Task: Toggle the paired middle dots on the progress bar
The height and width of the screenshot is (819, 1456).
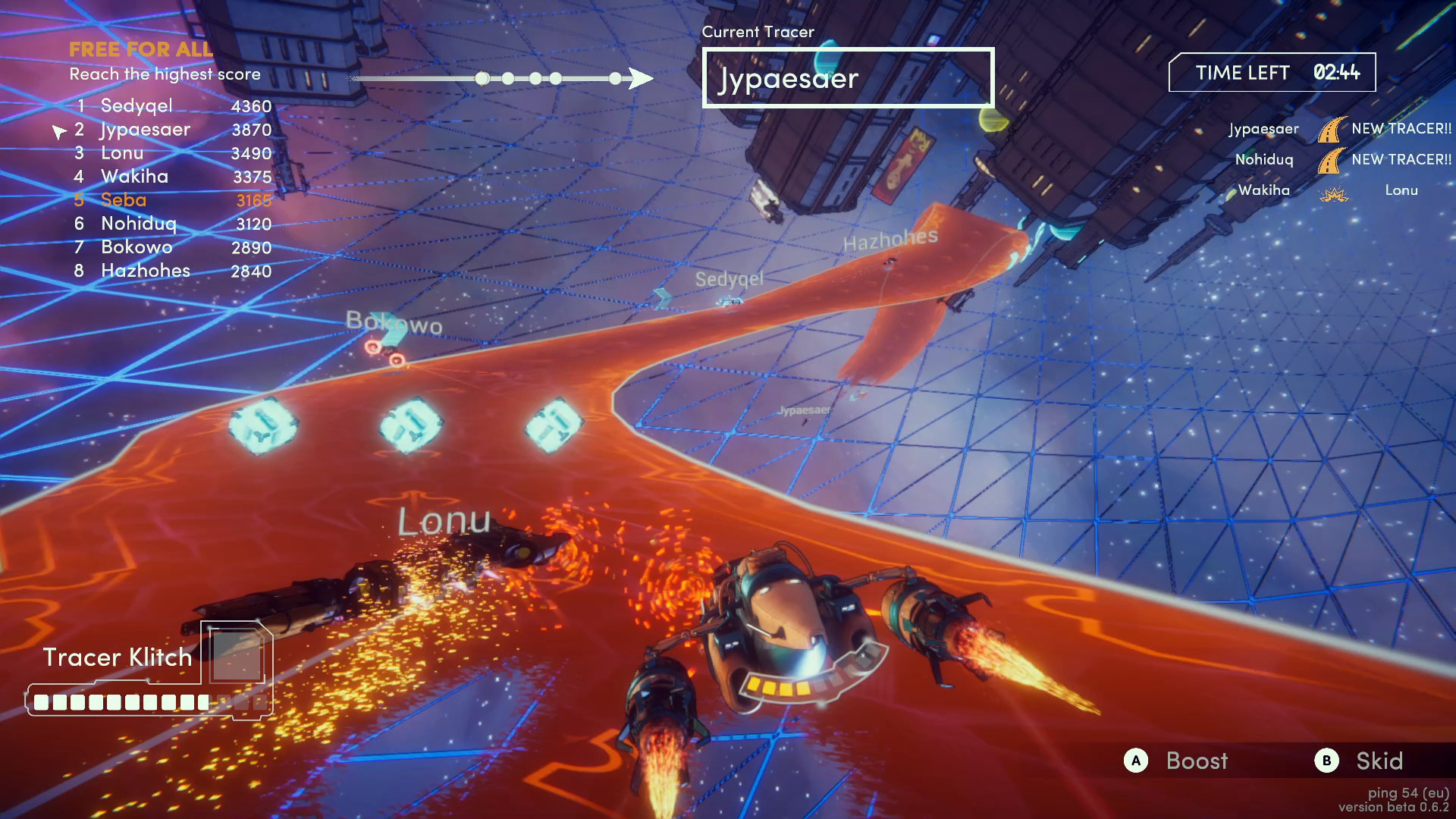Action: (546, 78)
